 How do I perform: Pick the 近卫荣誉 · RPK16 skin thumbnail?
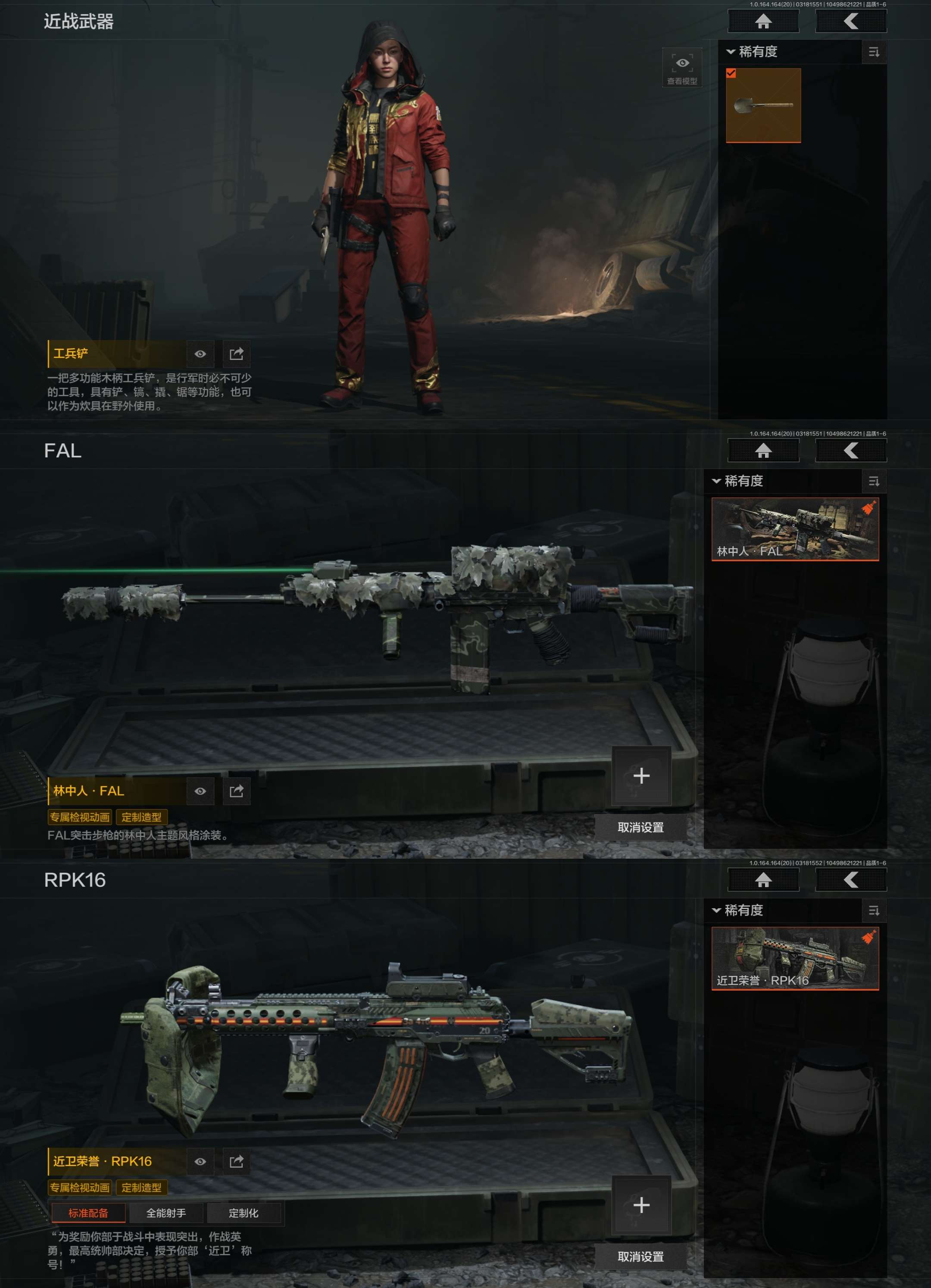click(795, 959)
